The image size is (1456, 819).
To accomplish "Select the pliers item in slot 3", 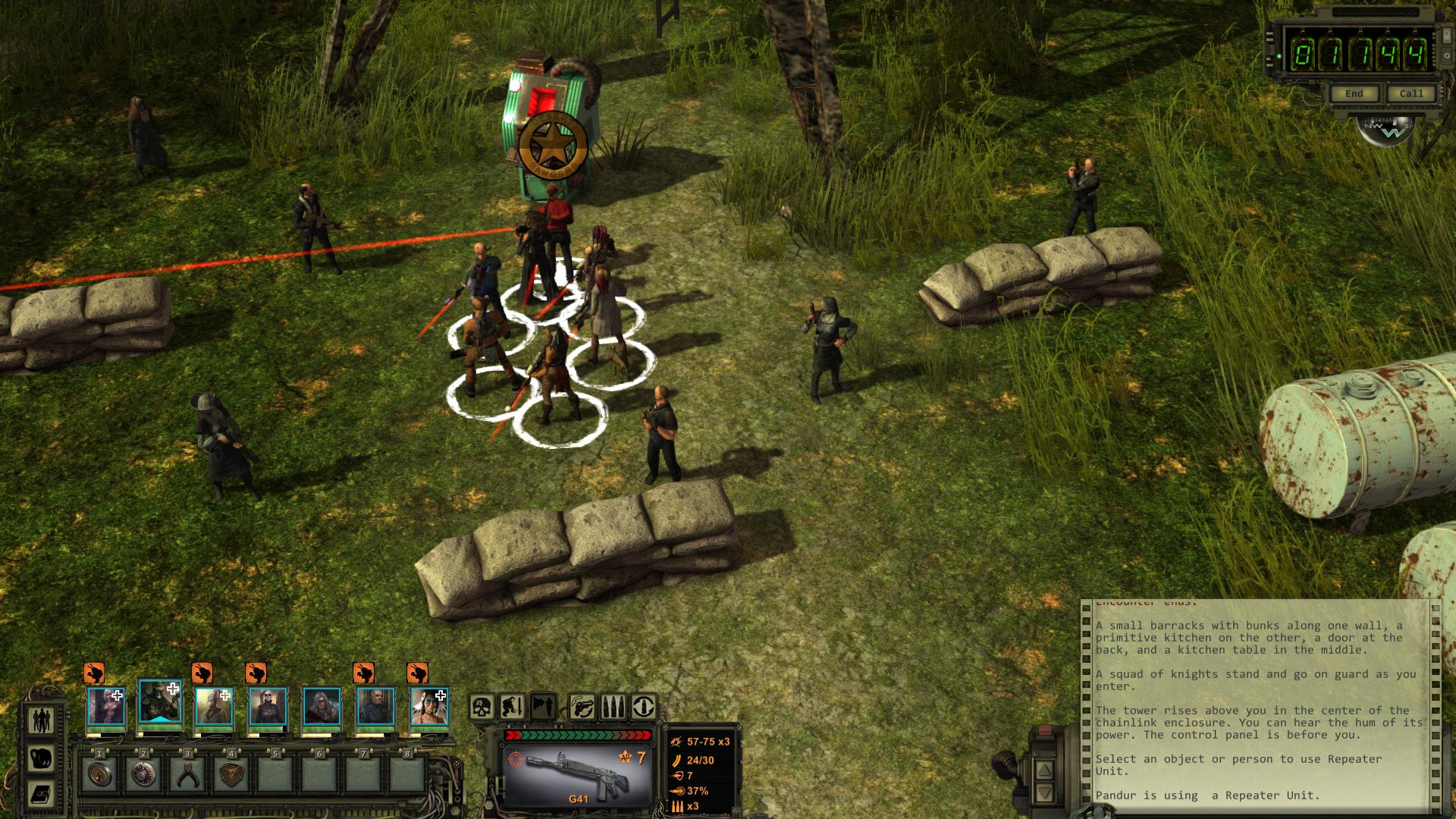I will tap(187, 774).
